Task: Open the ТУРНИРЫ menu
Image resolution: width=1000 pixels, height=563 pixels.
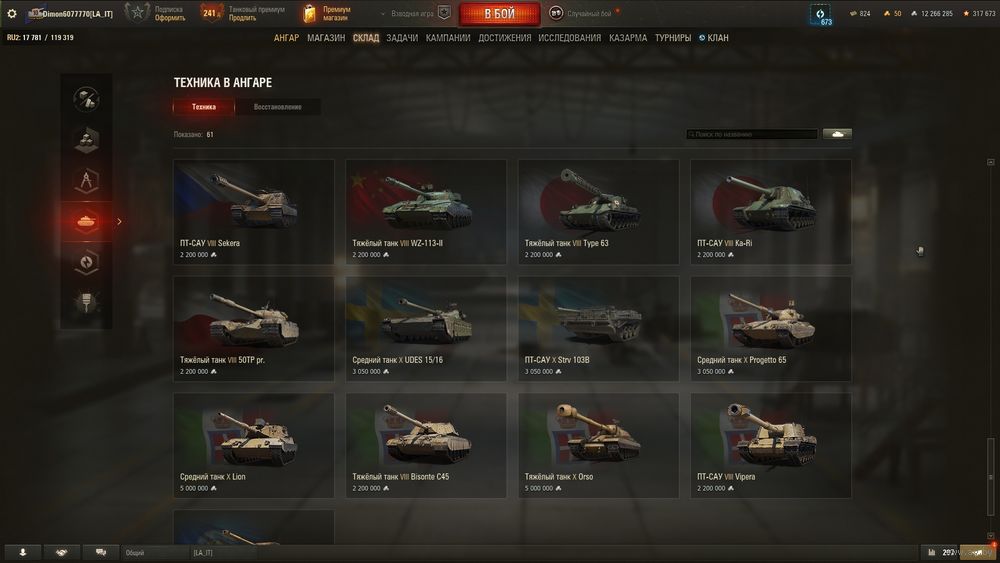Action: 673,38
